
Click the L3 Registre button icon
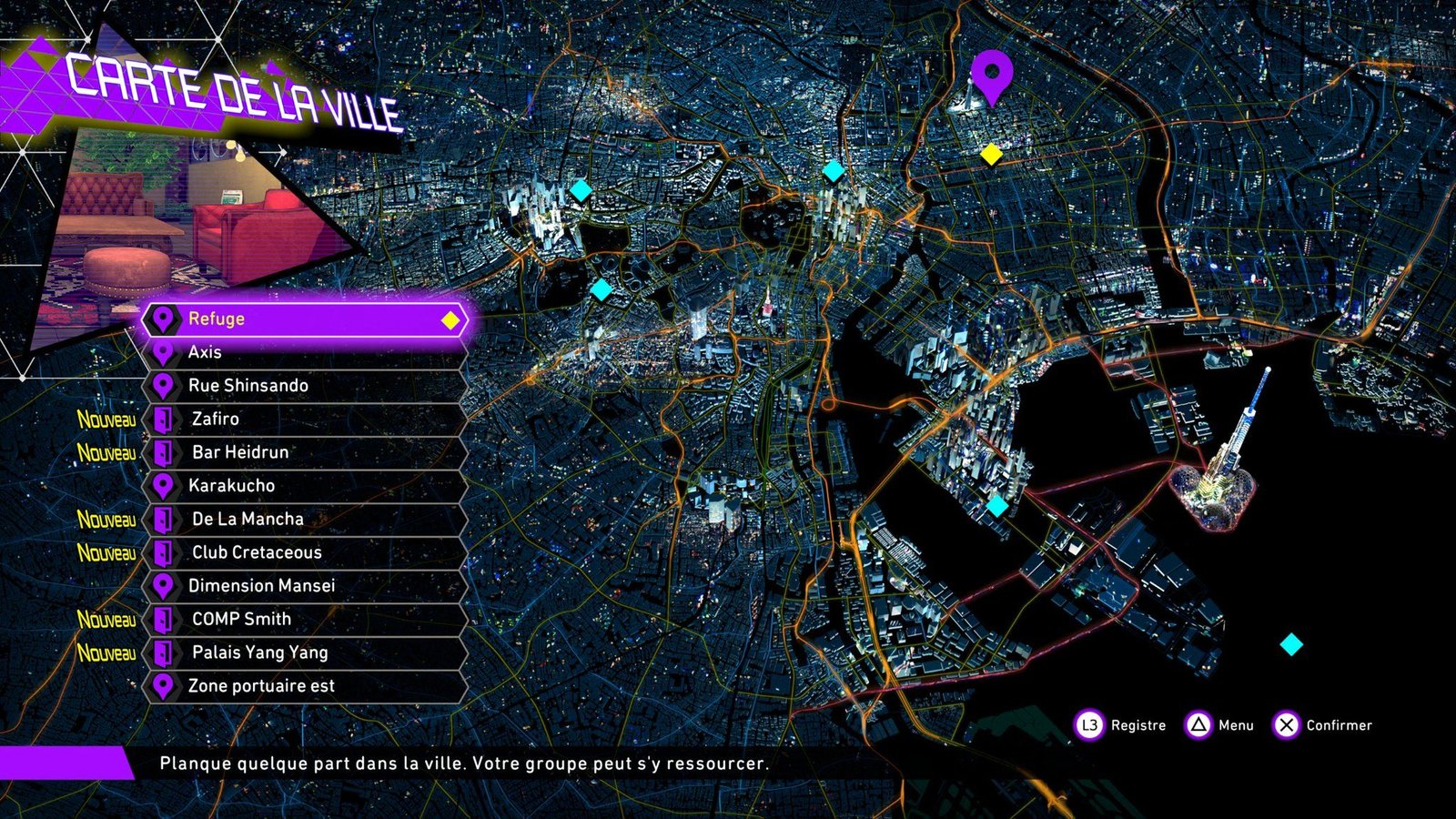point(1088,726)
